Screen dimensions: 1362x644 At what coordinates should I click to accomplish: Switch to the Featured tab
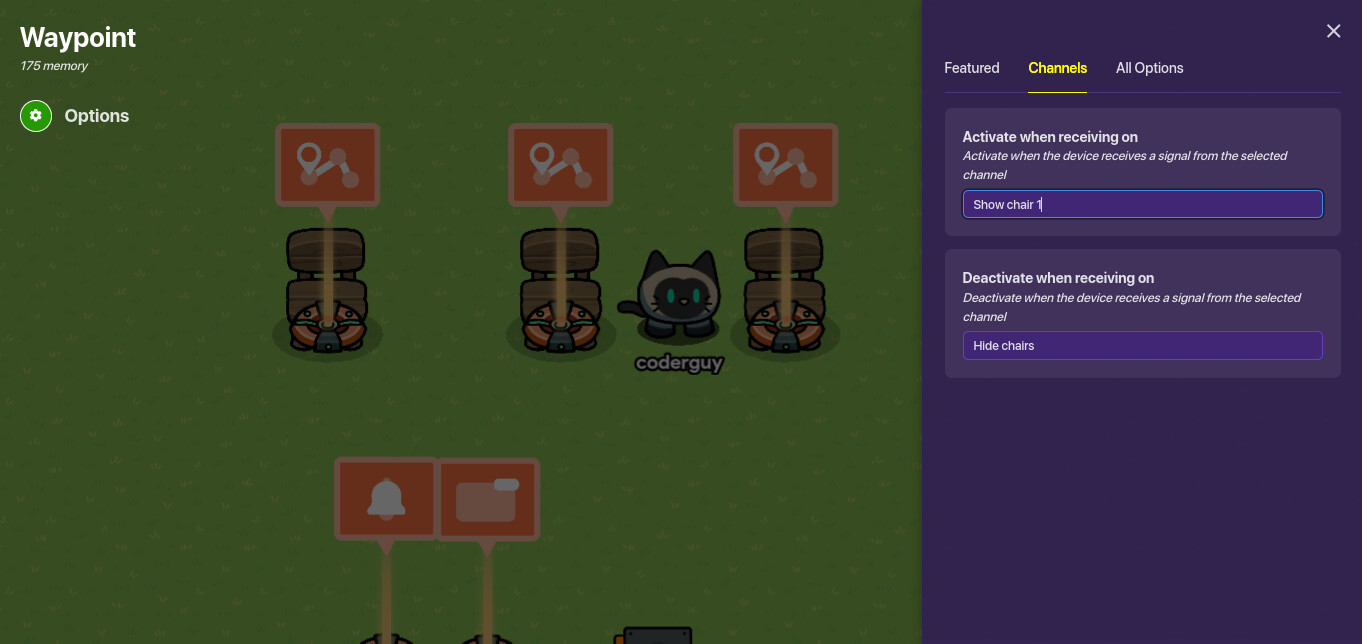971,68
